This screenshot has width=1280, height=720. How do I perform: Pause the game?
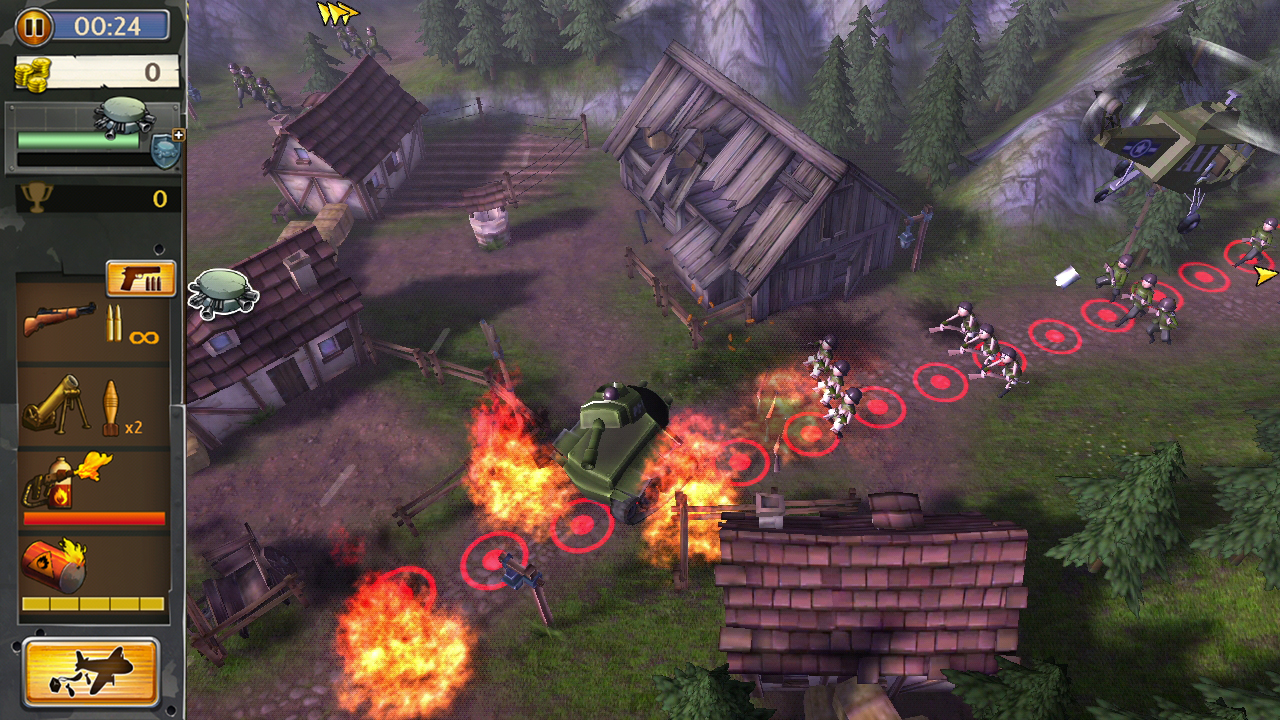coord(35,26)
